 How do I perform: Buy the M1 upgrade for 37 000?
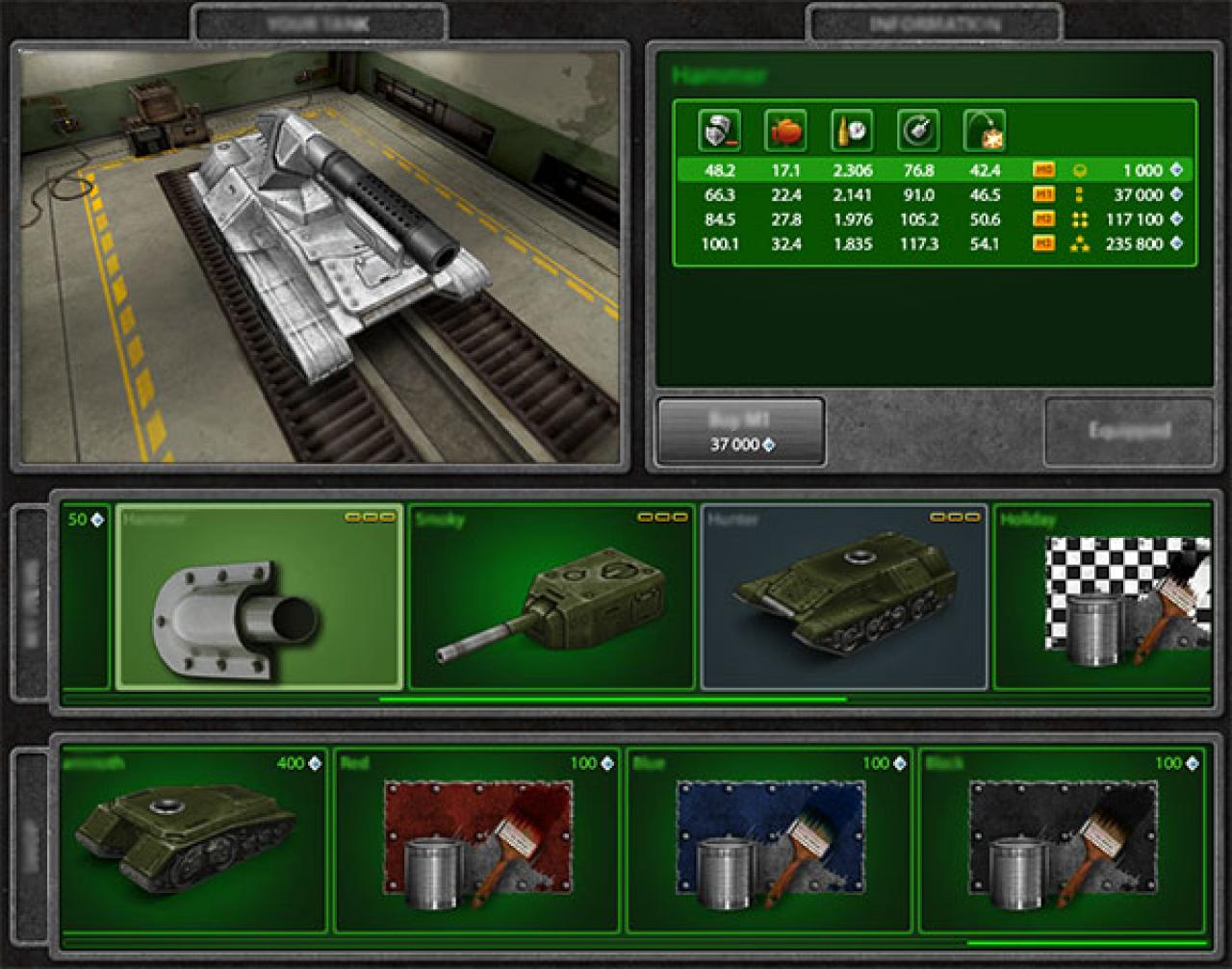coord(740,431)
